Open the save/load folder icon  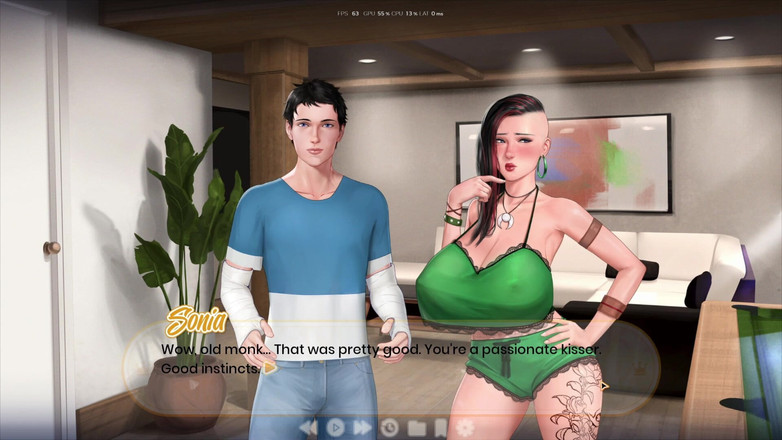pyautogui.click(x=416, y=428)
